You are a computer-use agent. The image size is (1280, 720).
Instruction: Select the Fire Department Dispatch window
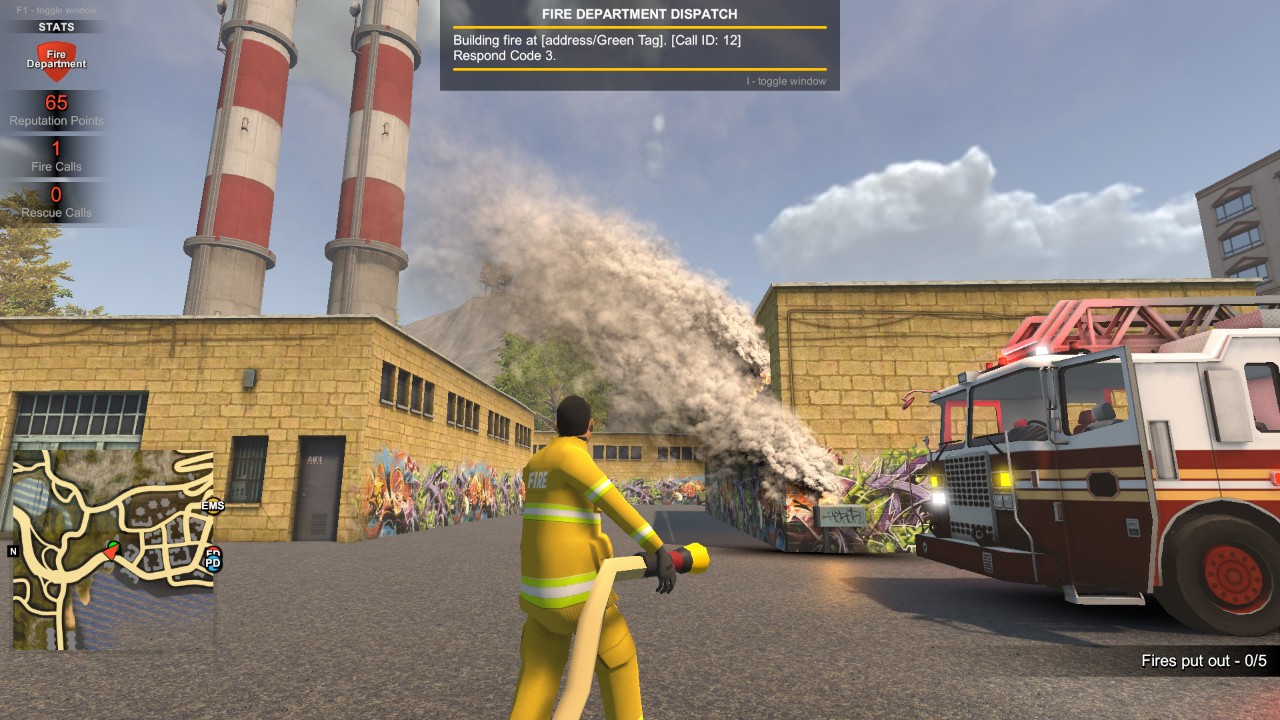[639, 45]
